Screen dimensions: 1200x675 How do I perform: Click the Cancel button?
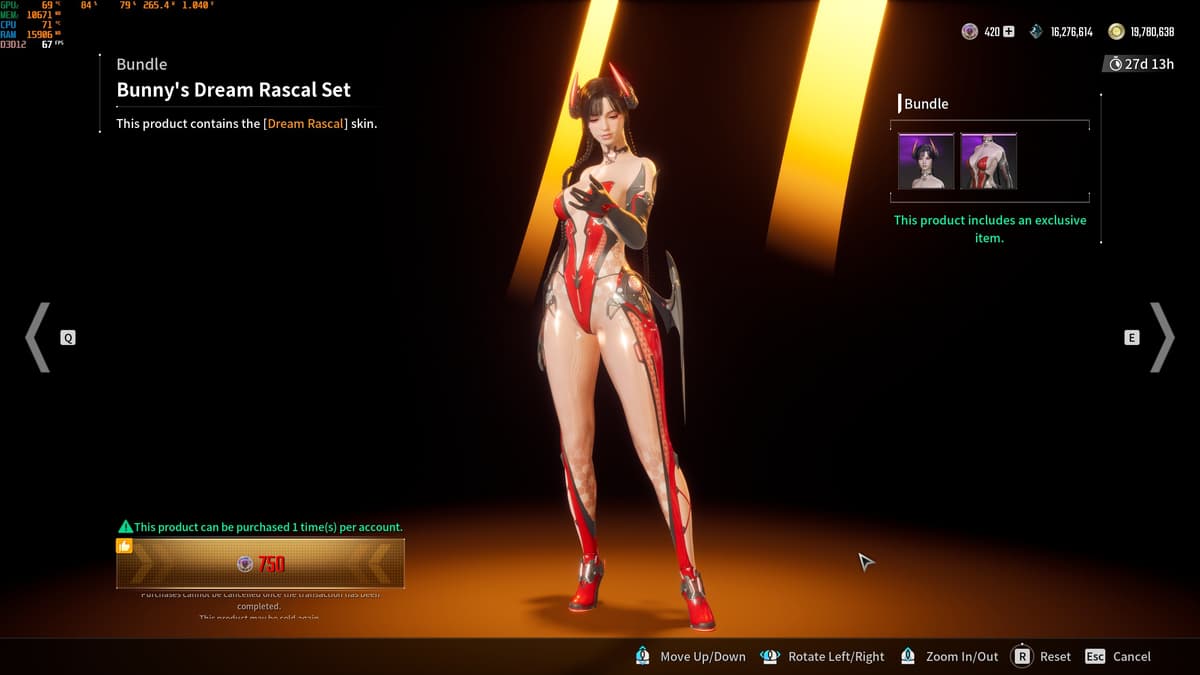tap(1118, 657)
